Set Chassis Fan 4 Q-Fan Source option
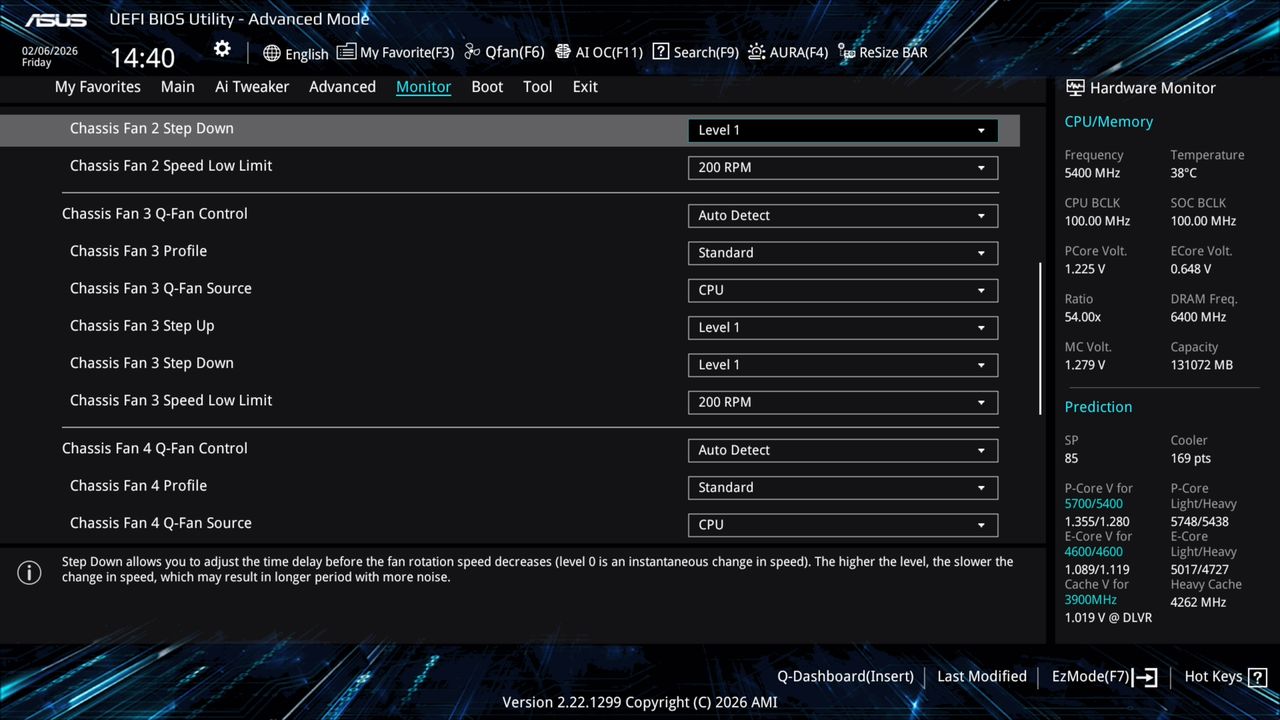1280x720 pixels. (x=842, y=524)
